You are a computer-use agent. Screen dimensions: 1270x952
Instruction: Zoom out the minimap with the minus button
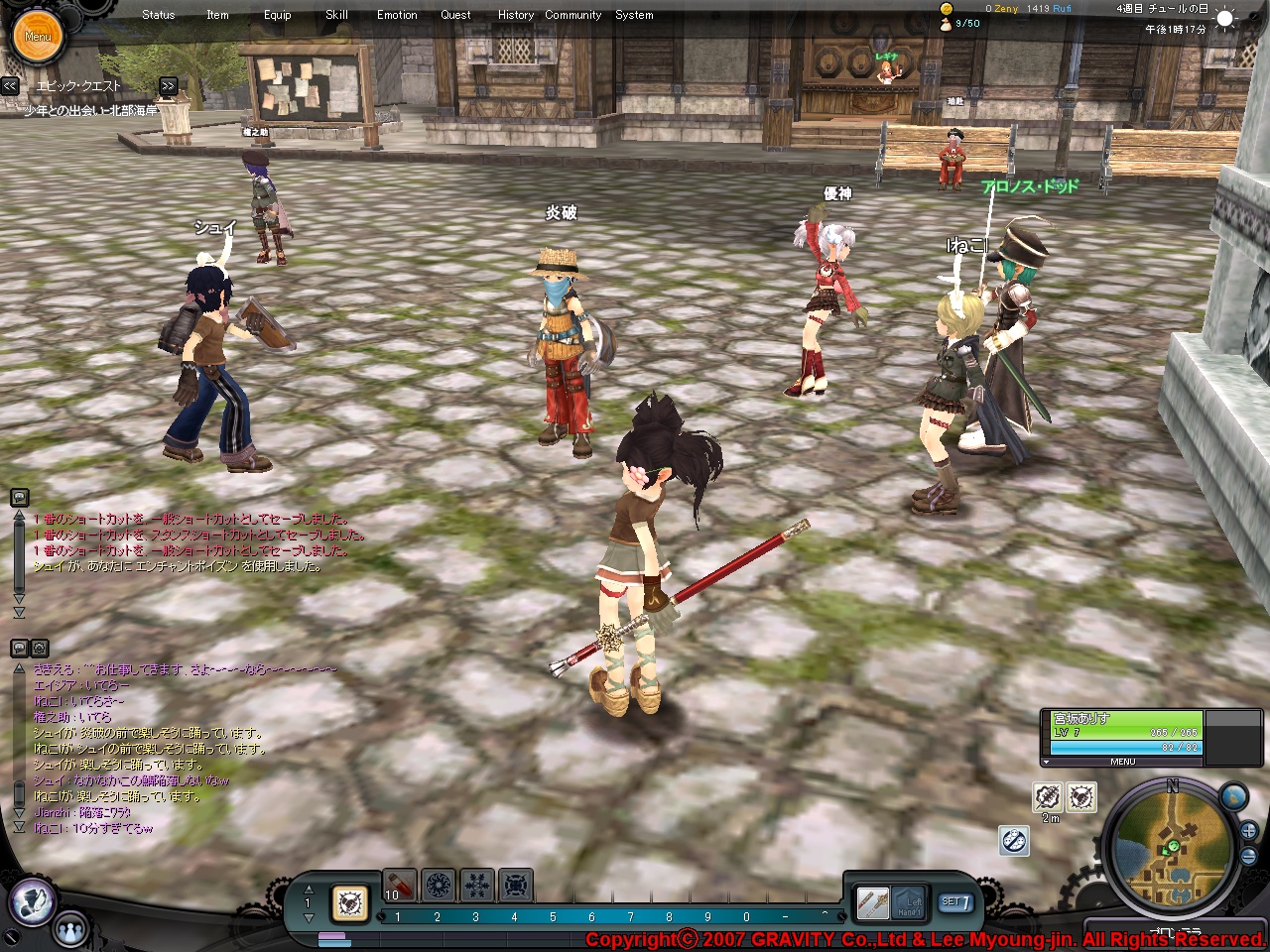pos(1248,856)
